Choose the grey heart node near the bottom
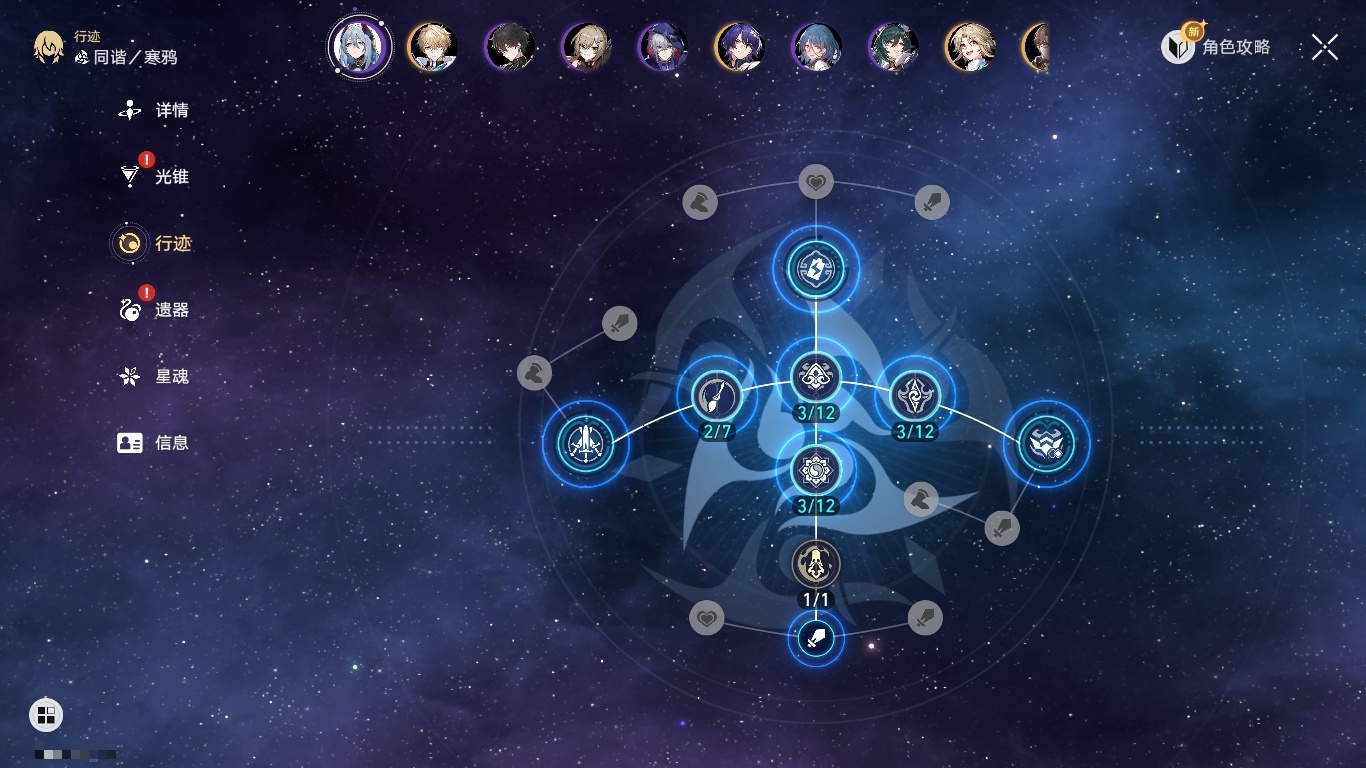 tap(707, 618)
